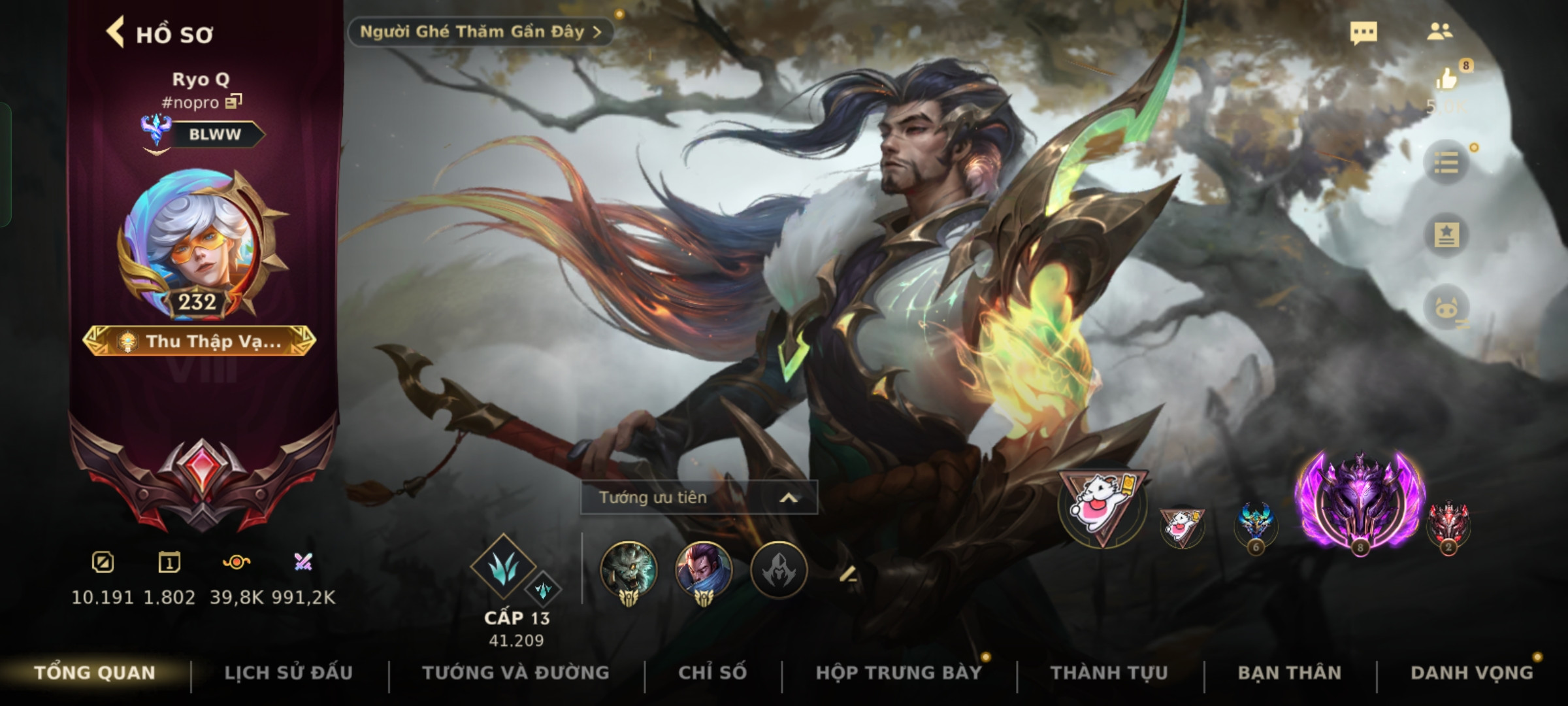Open the Danh Vọng tab
The height and width of the screenshot is (706, 1568).
click(1471, 673)
